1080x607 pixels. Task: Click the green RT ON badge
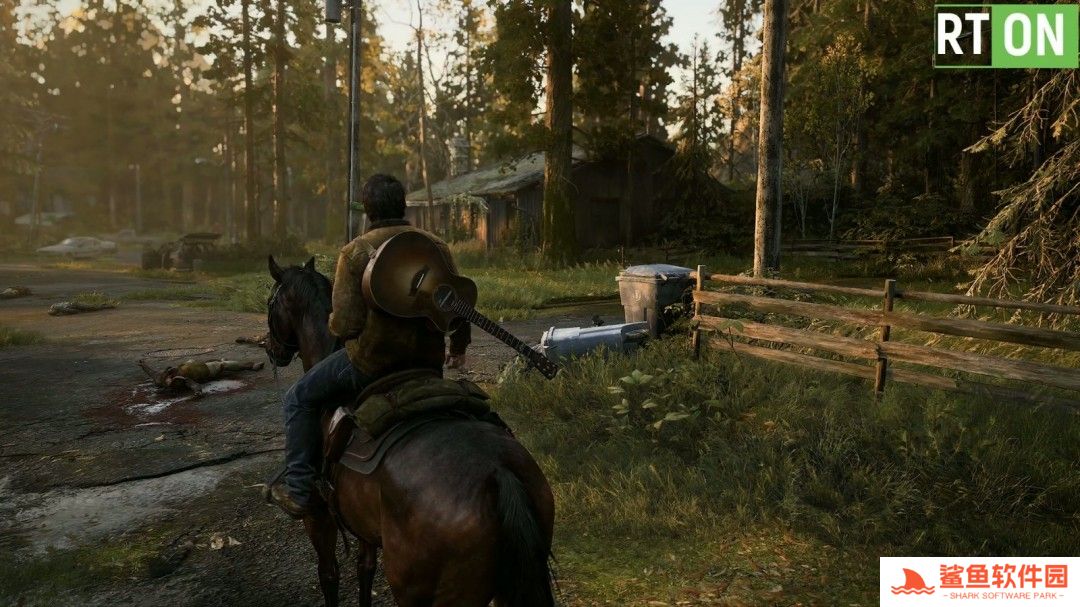click(x=1005, y=36)
